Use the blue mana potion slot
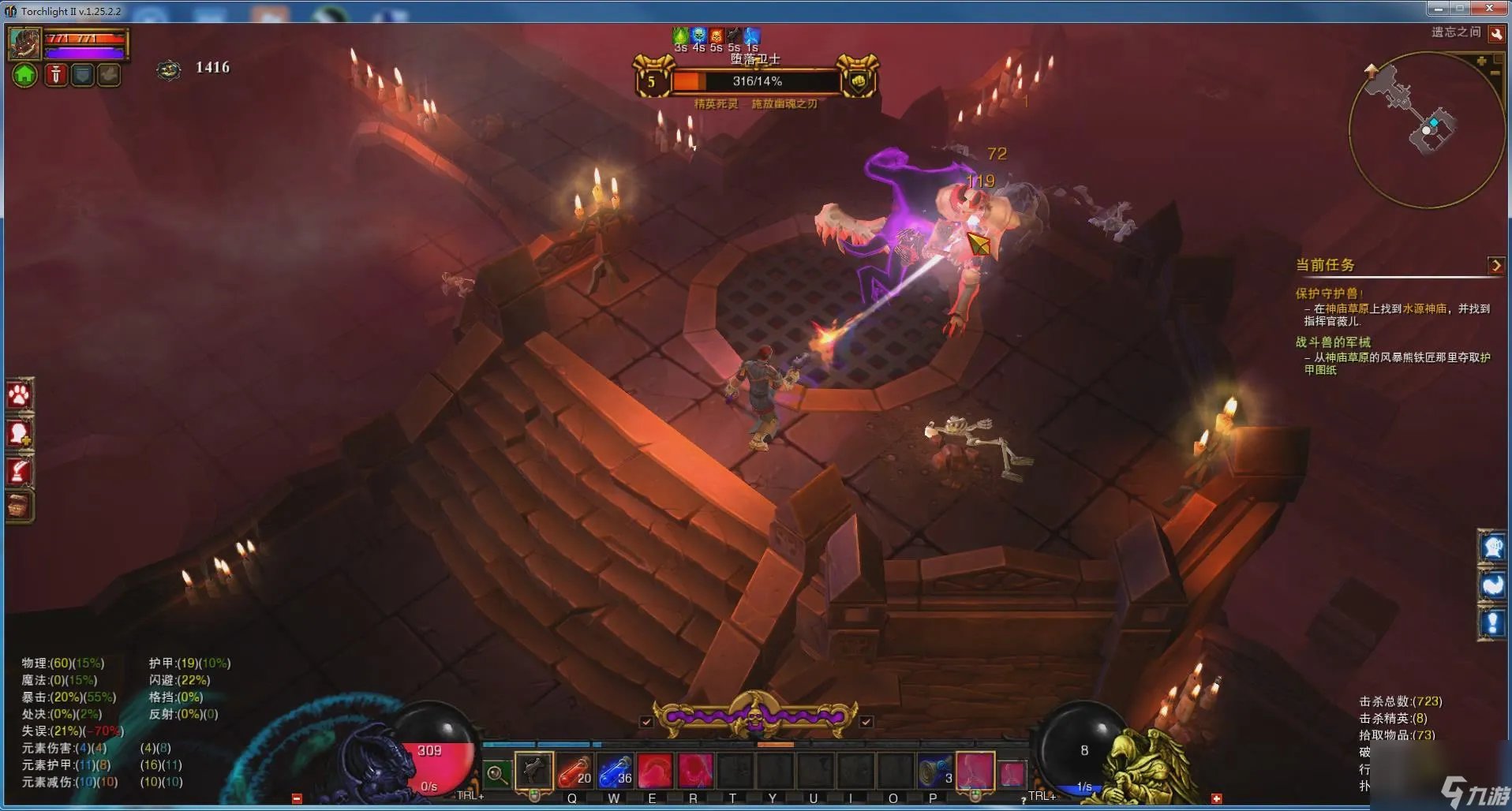 pos(616,771)
